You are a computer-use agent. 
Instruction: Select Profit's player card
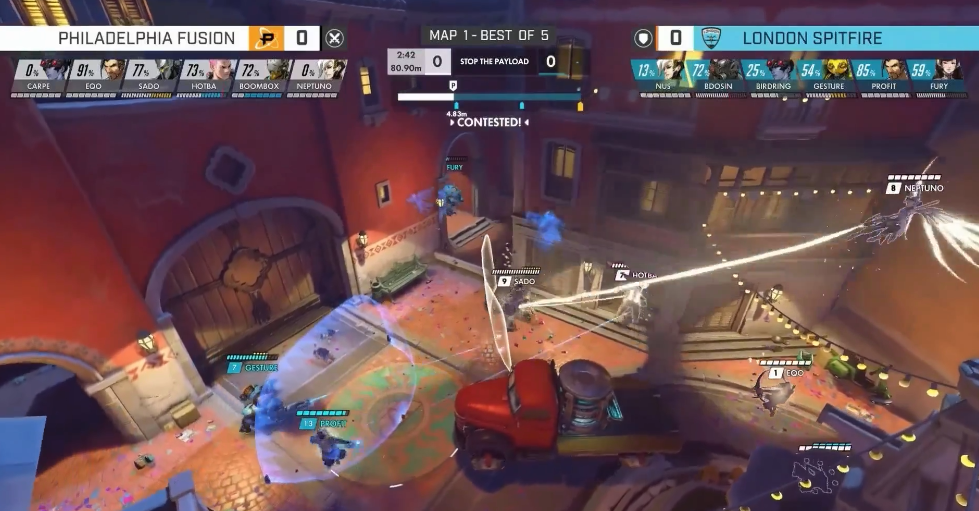883,75
